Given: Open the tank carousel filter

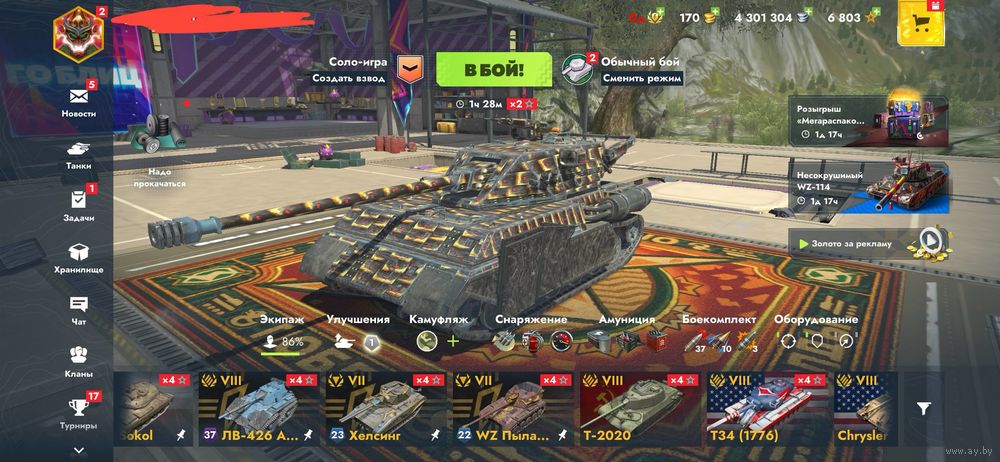Looking at the screenshot, I should 924,408.
